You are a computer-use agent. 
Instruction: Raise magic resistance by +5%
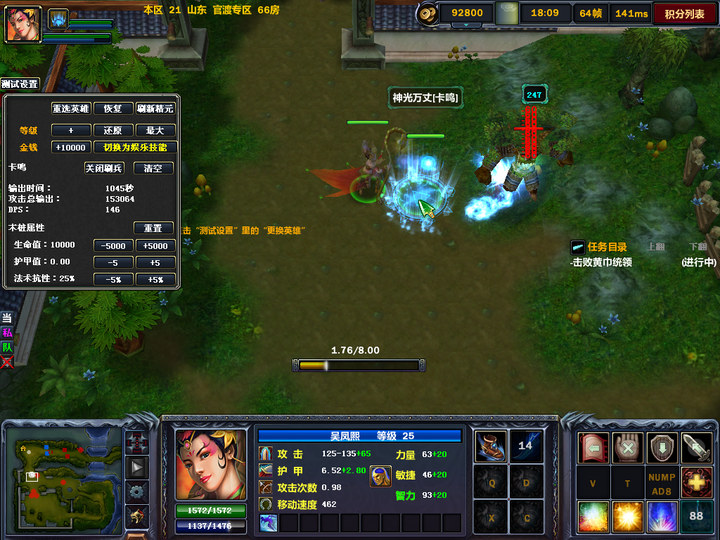(155, 279)
